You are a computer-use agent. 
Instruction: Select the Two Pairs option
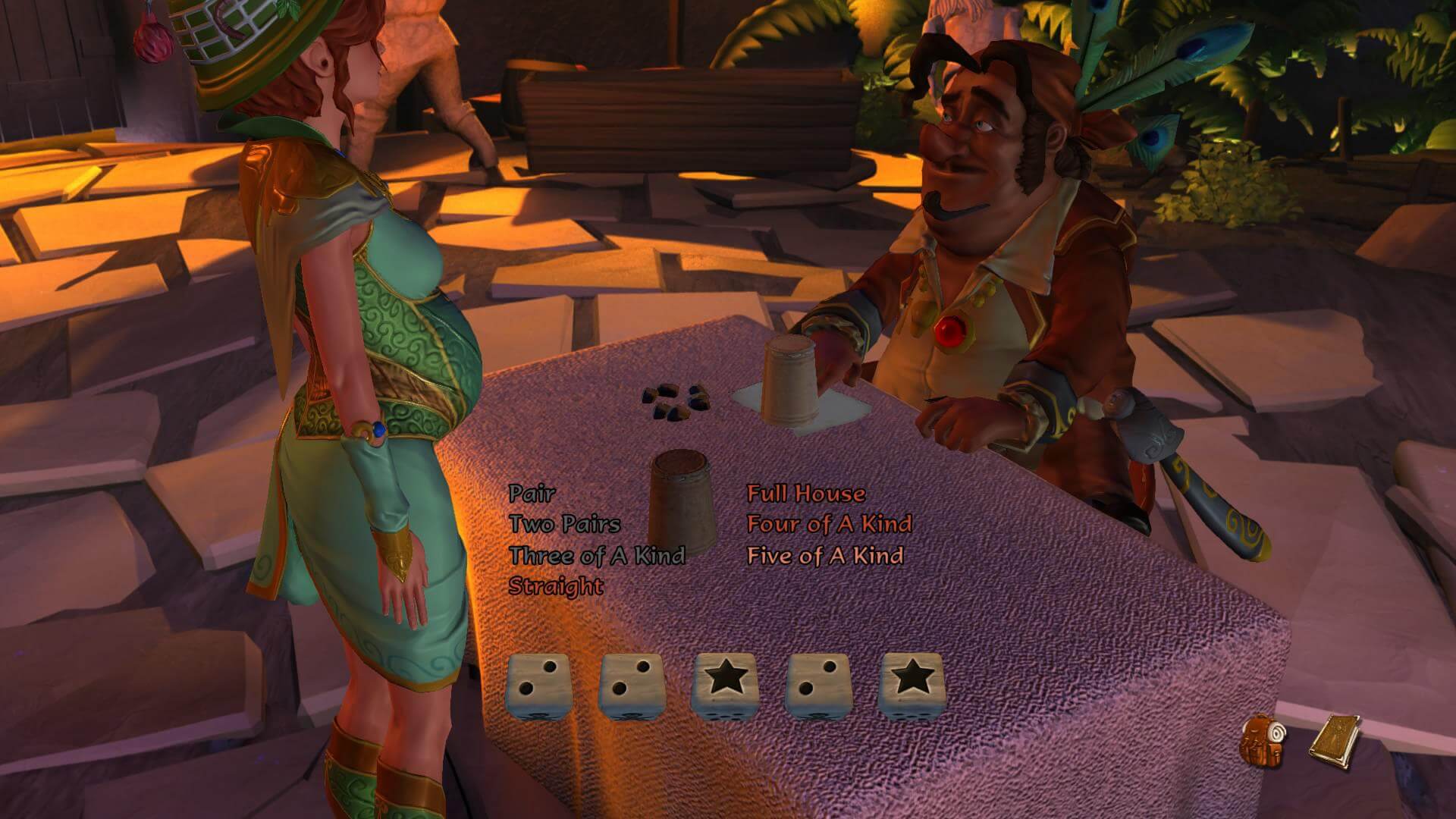point(564,524)
